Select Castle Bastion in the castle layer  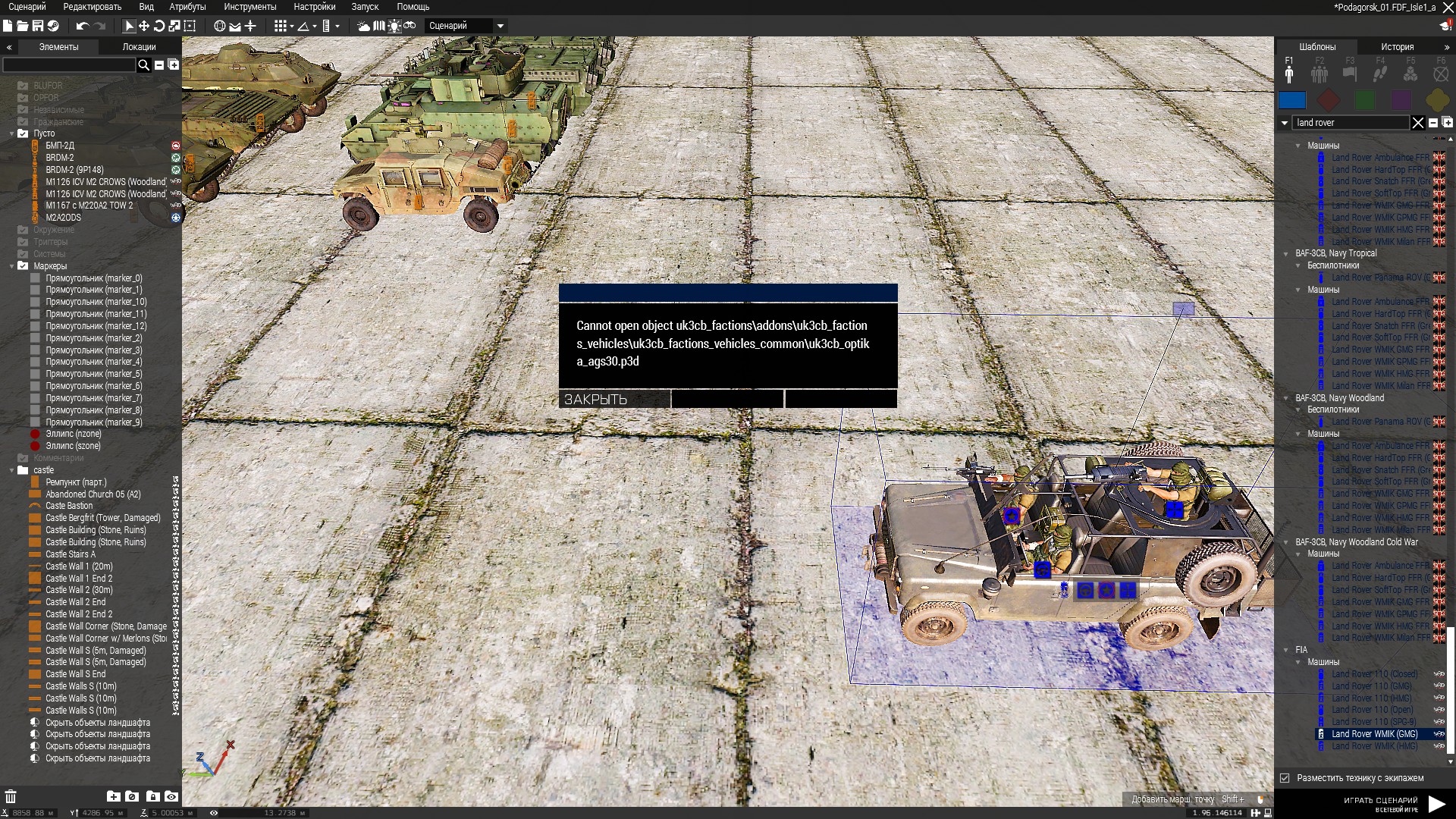[69, 506]
